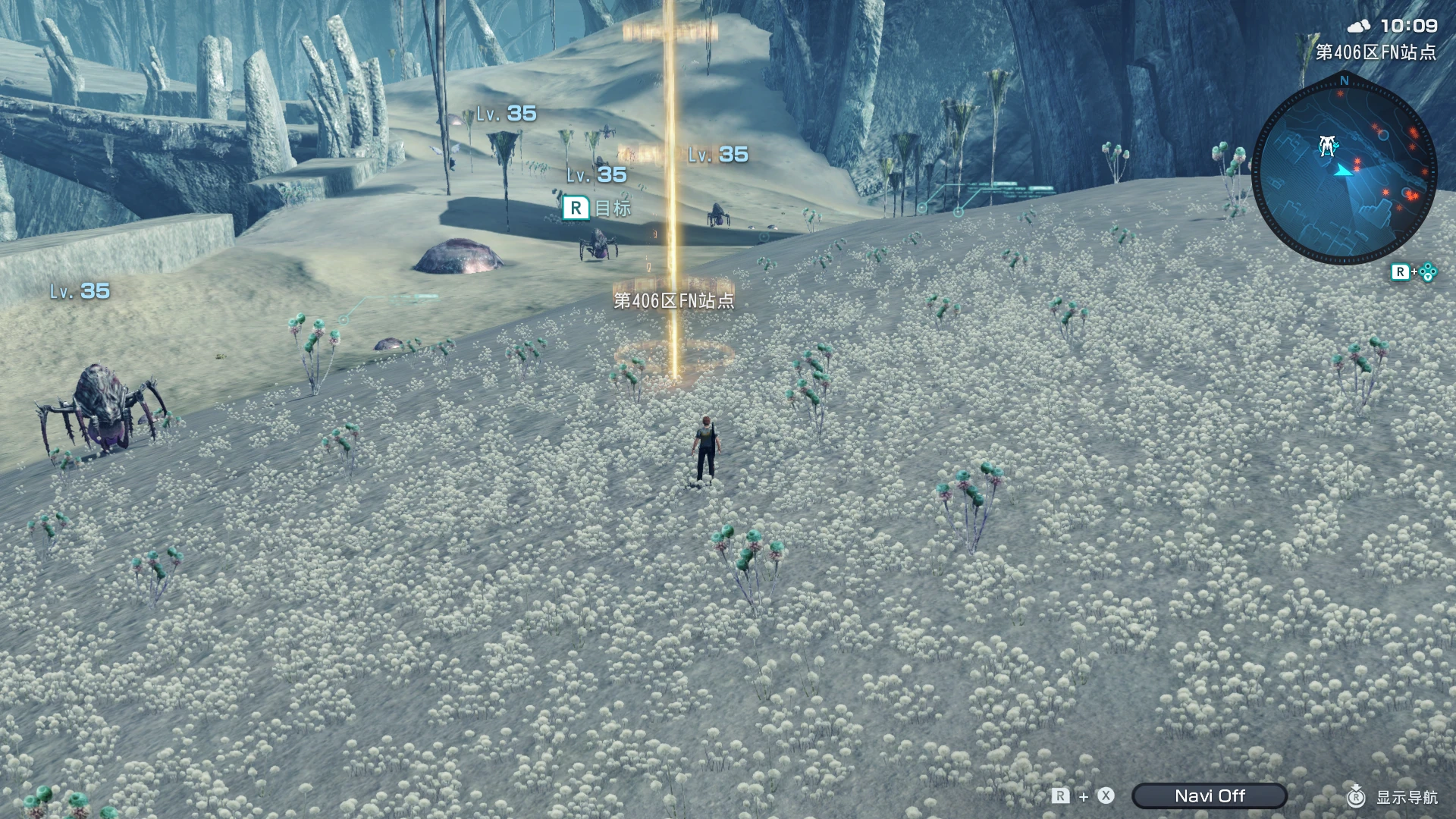Click the N compass marker atop the minimap
This screenshot has width=1456, height=819.
click(x=1345, y=80)
